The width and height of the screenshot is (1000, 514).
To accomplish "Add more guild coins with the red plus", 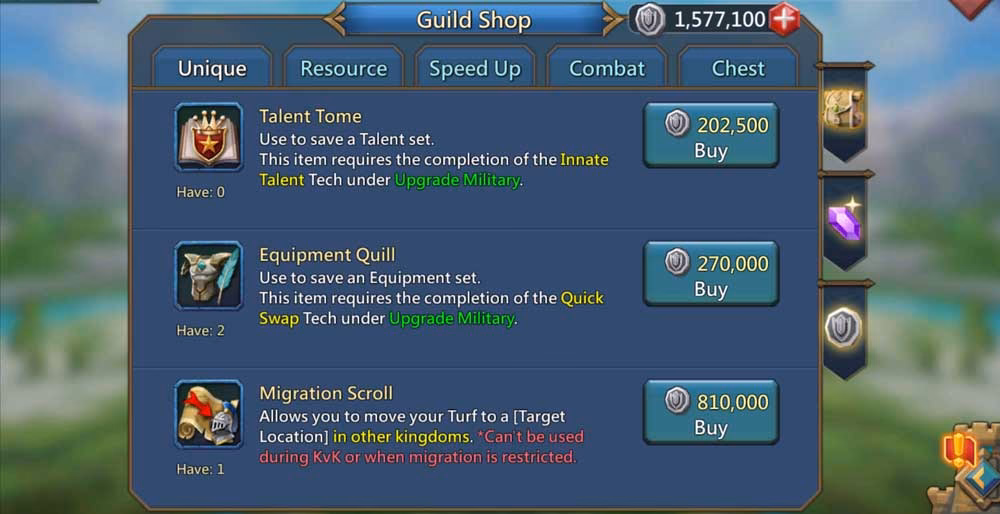I will [x=784, y=19].
